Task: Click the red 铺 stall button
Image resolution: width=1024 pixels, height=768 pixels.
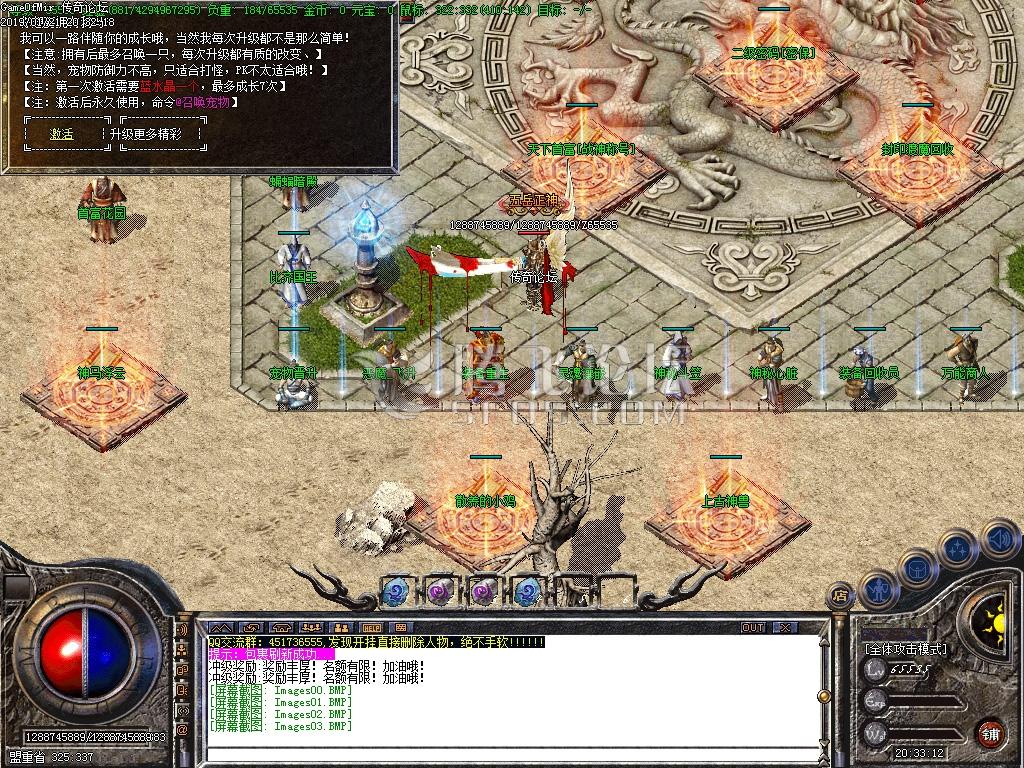Action: click(x=991, y=732)
